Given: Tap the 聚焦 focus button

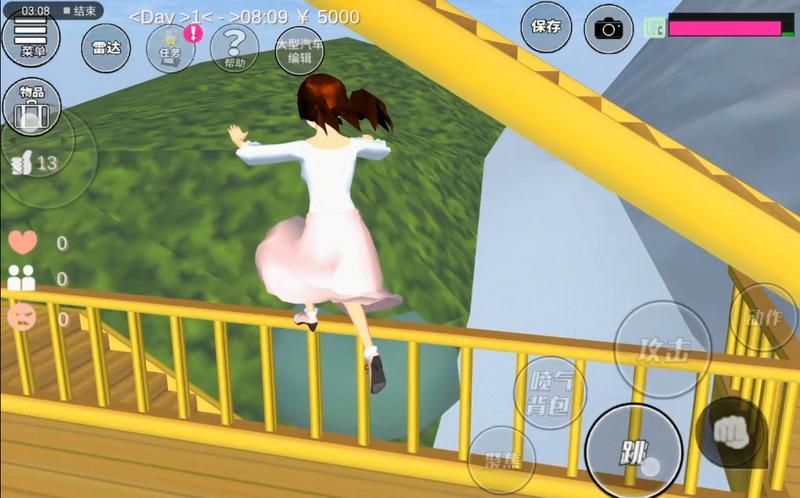Looking at the screenshot, I should point(501,459).
